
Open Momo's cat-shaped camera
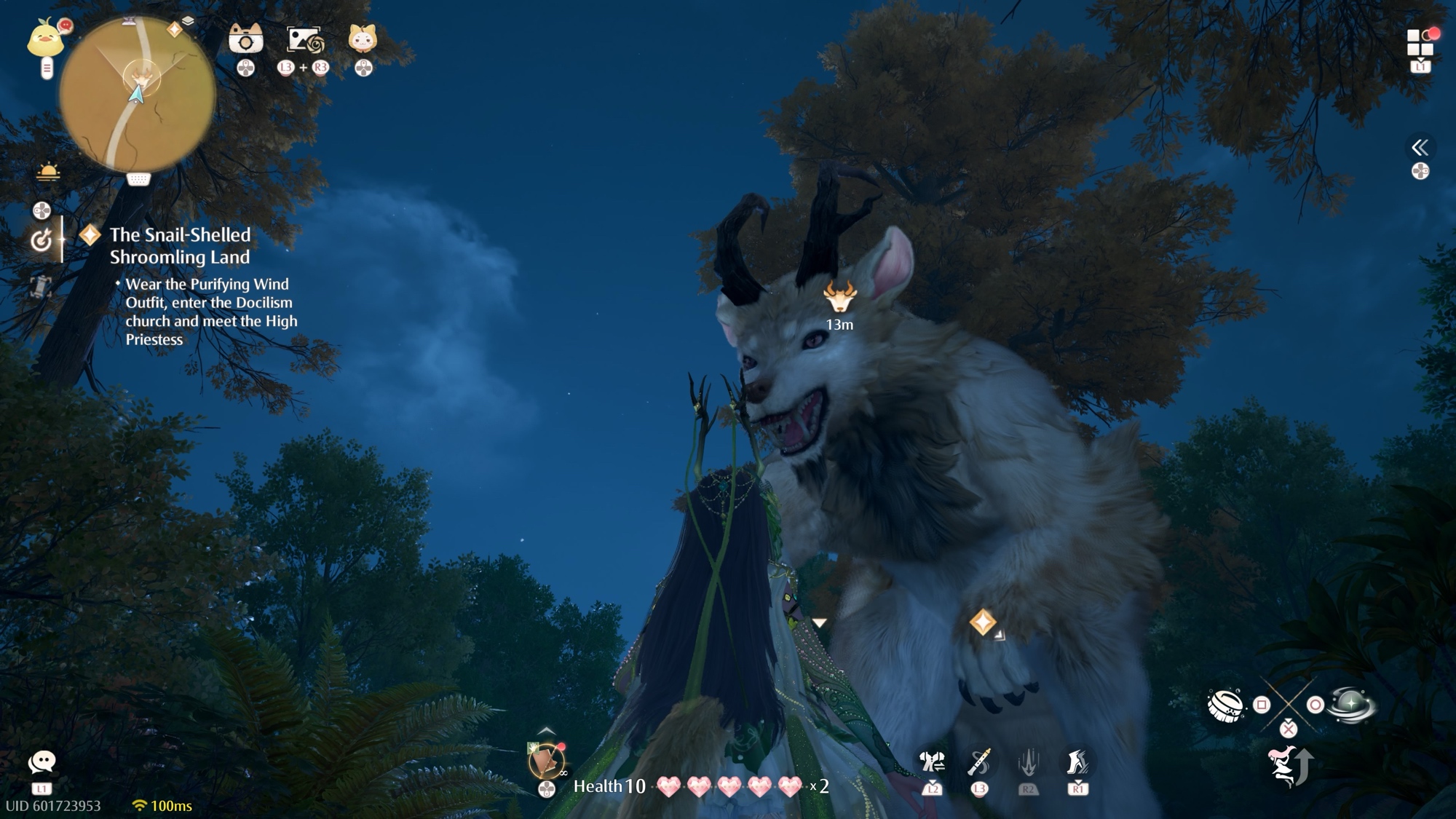click(245, 39)
